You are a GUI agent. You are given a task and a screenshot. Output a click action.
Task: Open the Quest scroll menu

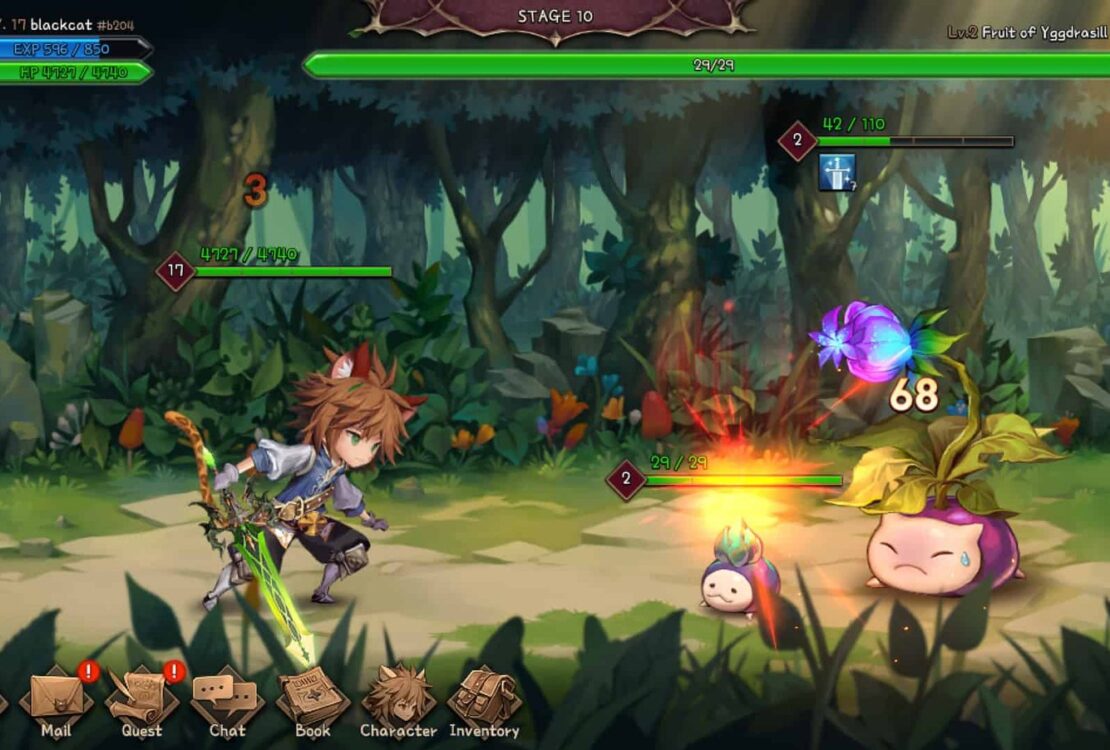point(142,698)
